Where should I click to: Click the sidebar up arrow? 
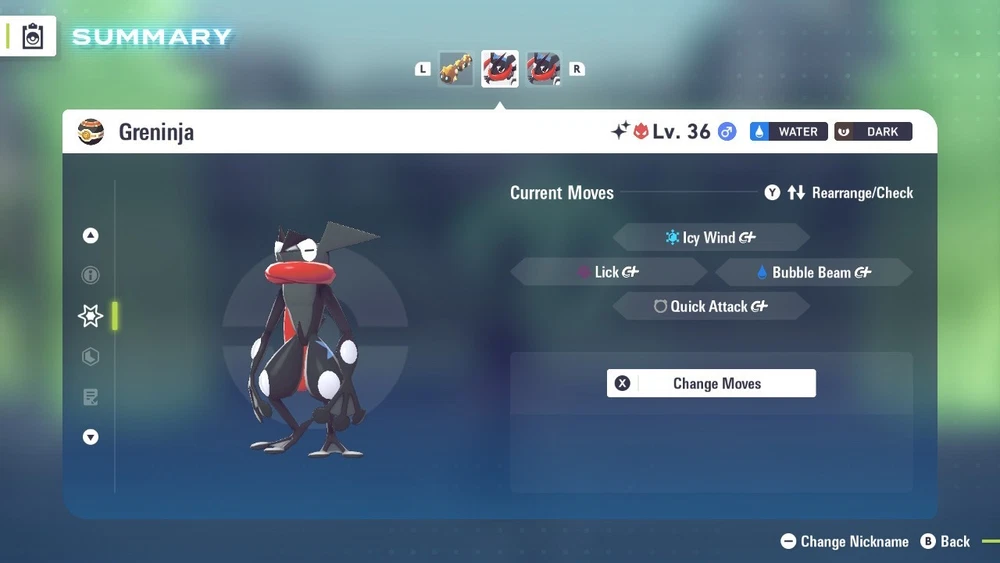[x=91, y=236]
